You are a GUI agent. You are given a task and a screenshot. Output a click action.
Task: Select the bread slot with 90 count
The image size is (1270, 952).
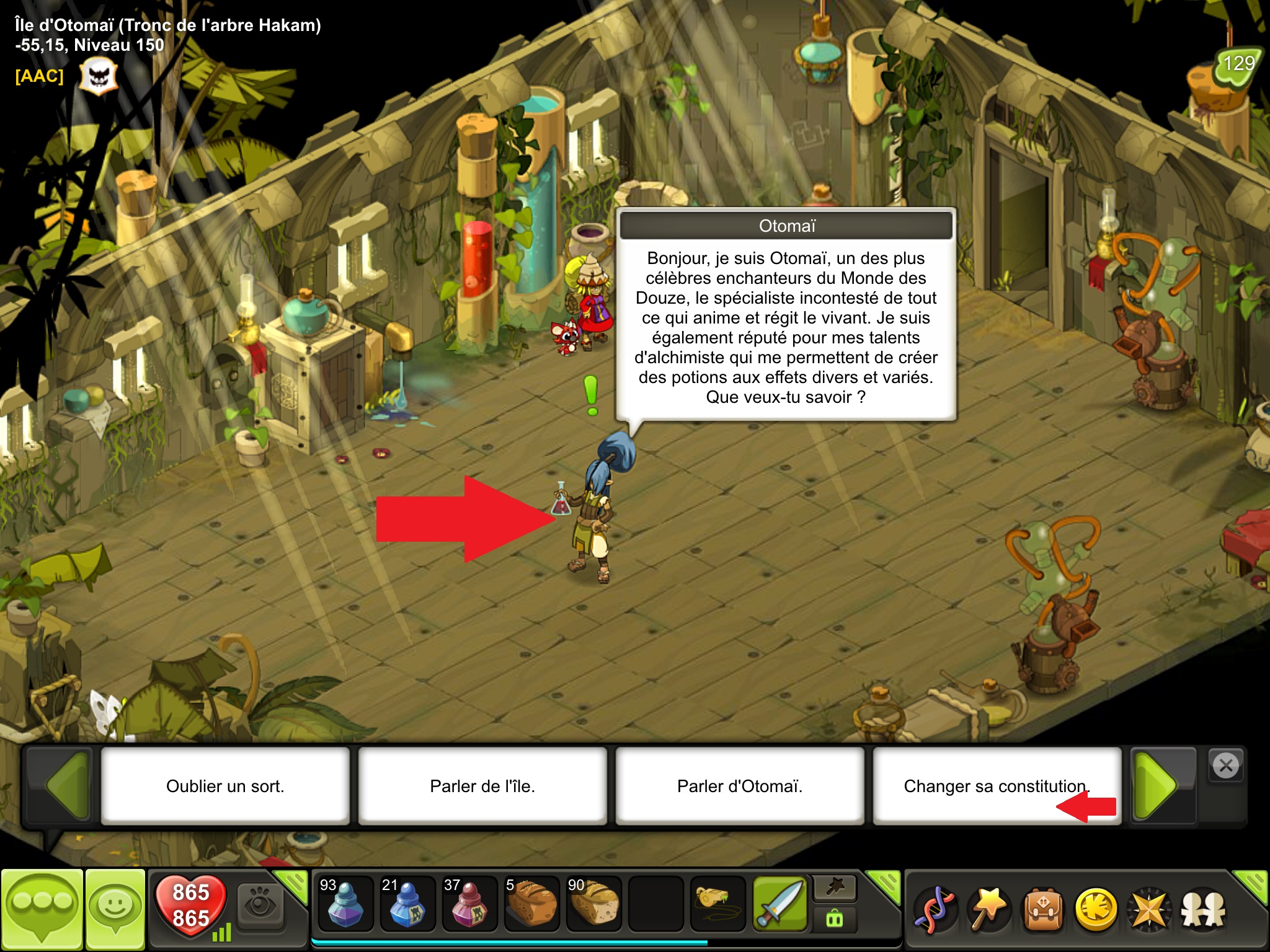coord(593,904)
